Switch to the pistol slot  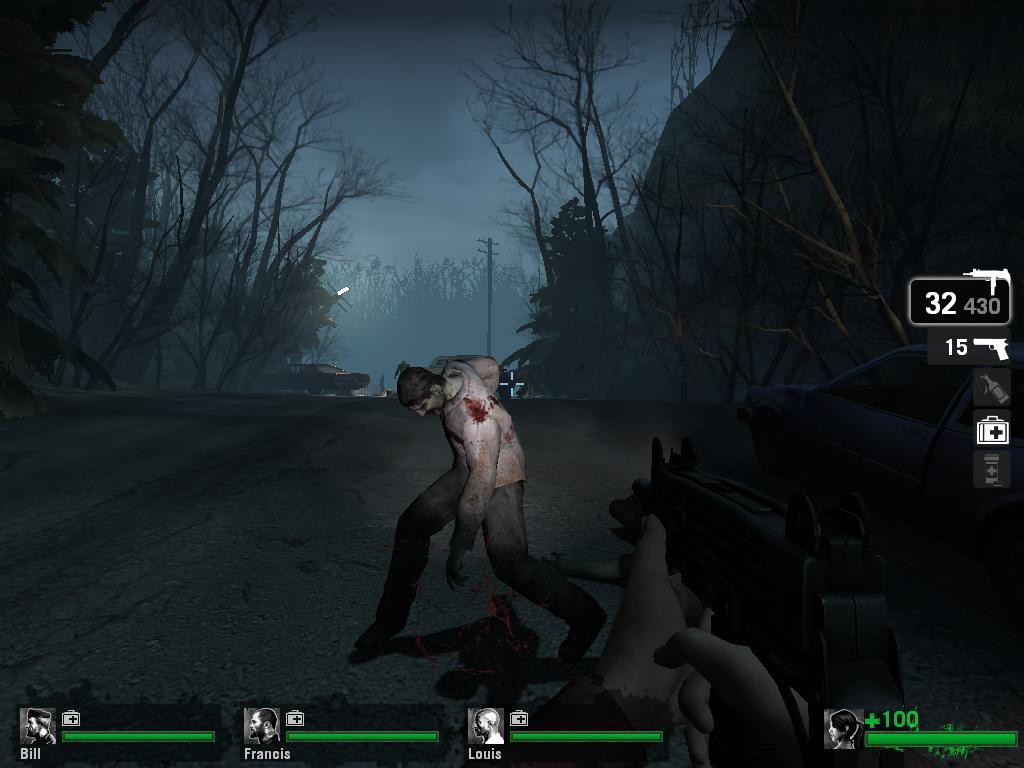[968, 347]
